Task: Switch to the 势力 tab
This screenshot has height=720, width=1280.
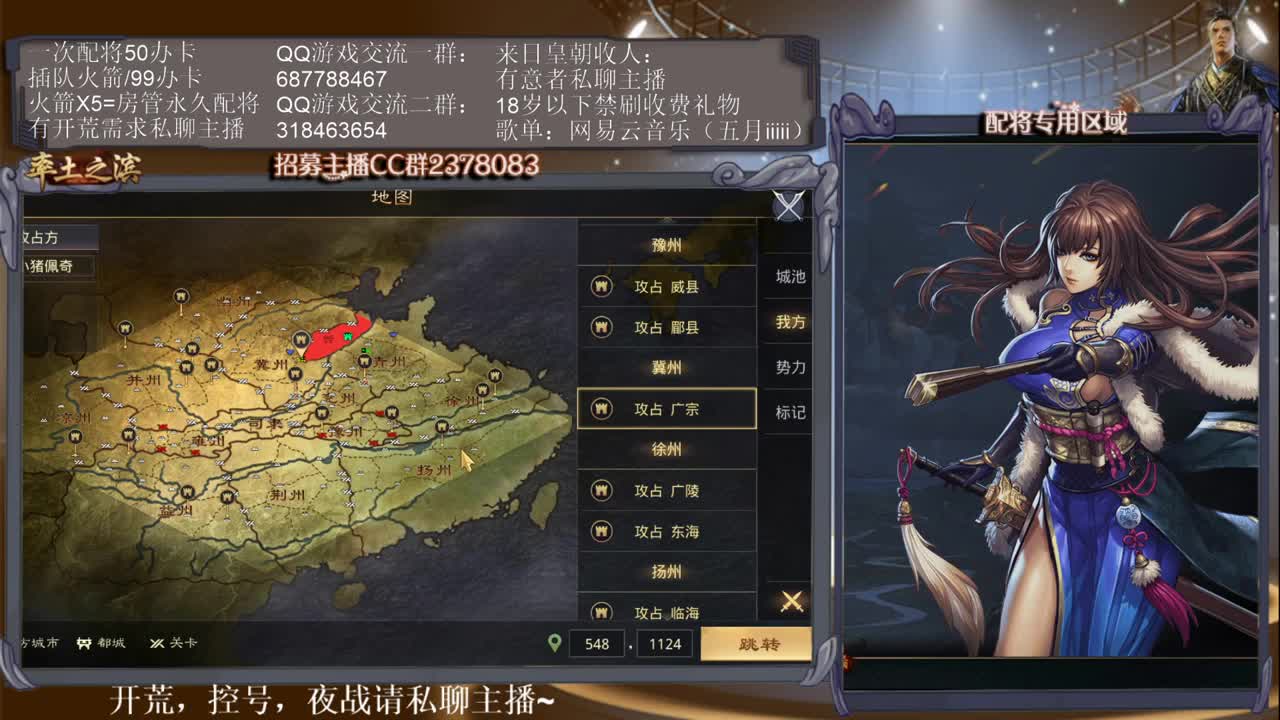Action: [x=791, y=368]
